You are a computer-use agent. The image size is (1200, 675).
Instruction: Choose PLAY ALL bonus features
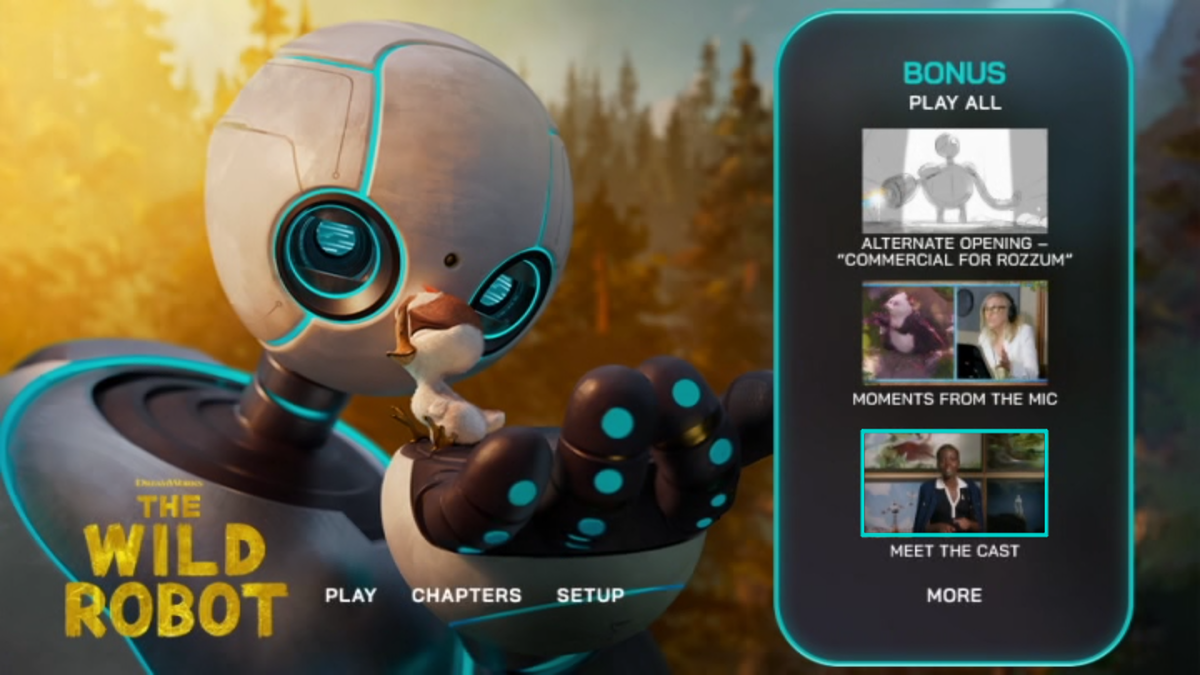click(954, 103)
